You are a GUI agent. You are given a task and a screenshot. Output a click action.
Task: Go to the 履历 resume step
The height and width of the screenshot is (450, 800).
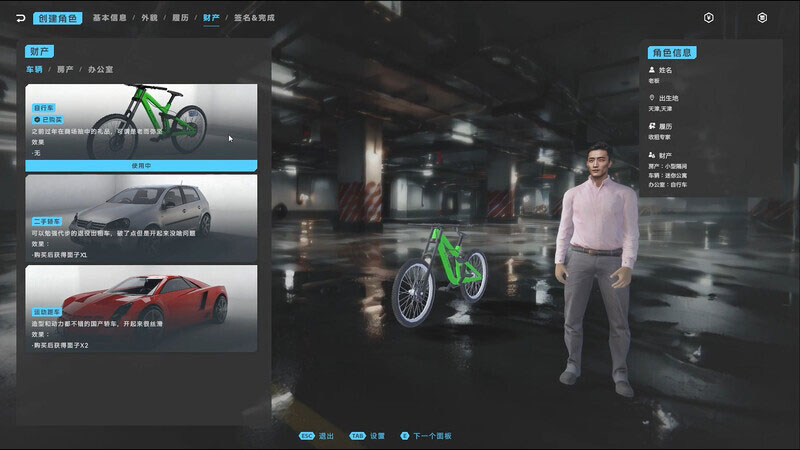[180, 18]
